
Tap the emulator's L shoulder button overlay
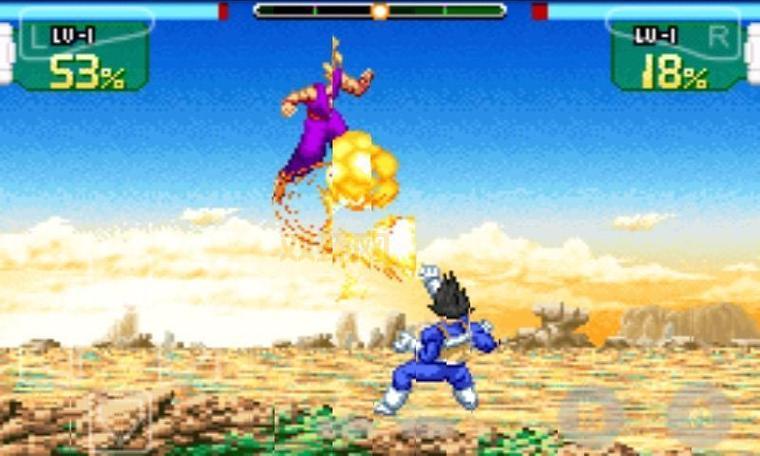pyautogui.click(x=80, y=33)
